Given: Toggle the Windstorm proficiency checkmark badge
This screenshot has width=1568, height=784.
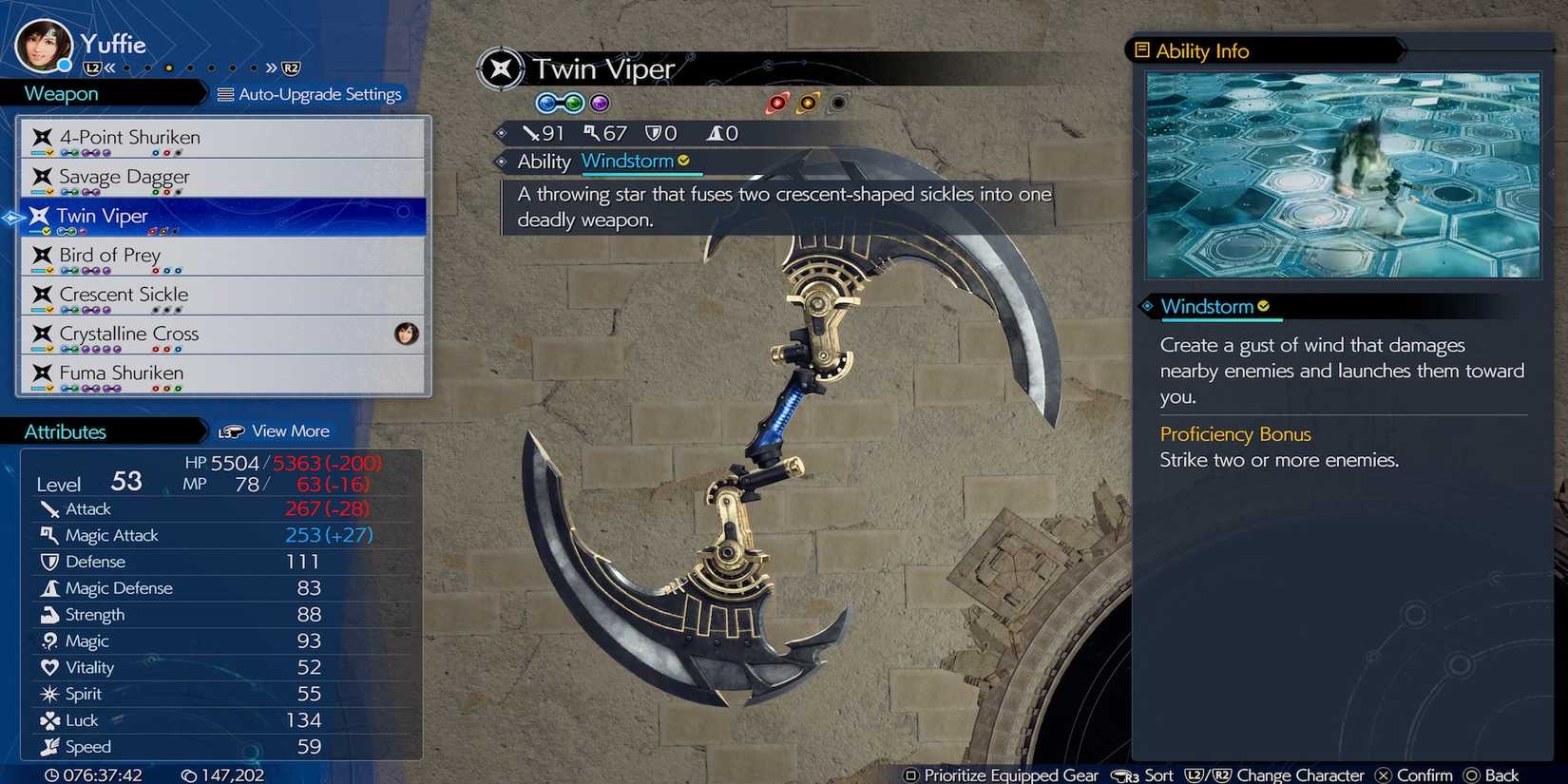Looking at the screenshot, I should pyautogui.click(x=1263, y=306).
